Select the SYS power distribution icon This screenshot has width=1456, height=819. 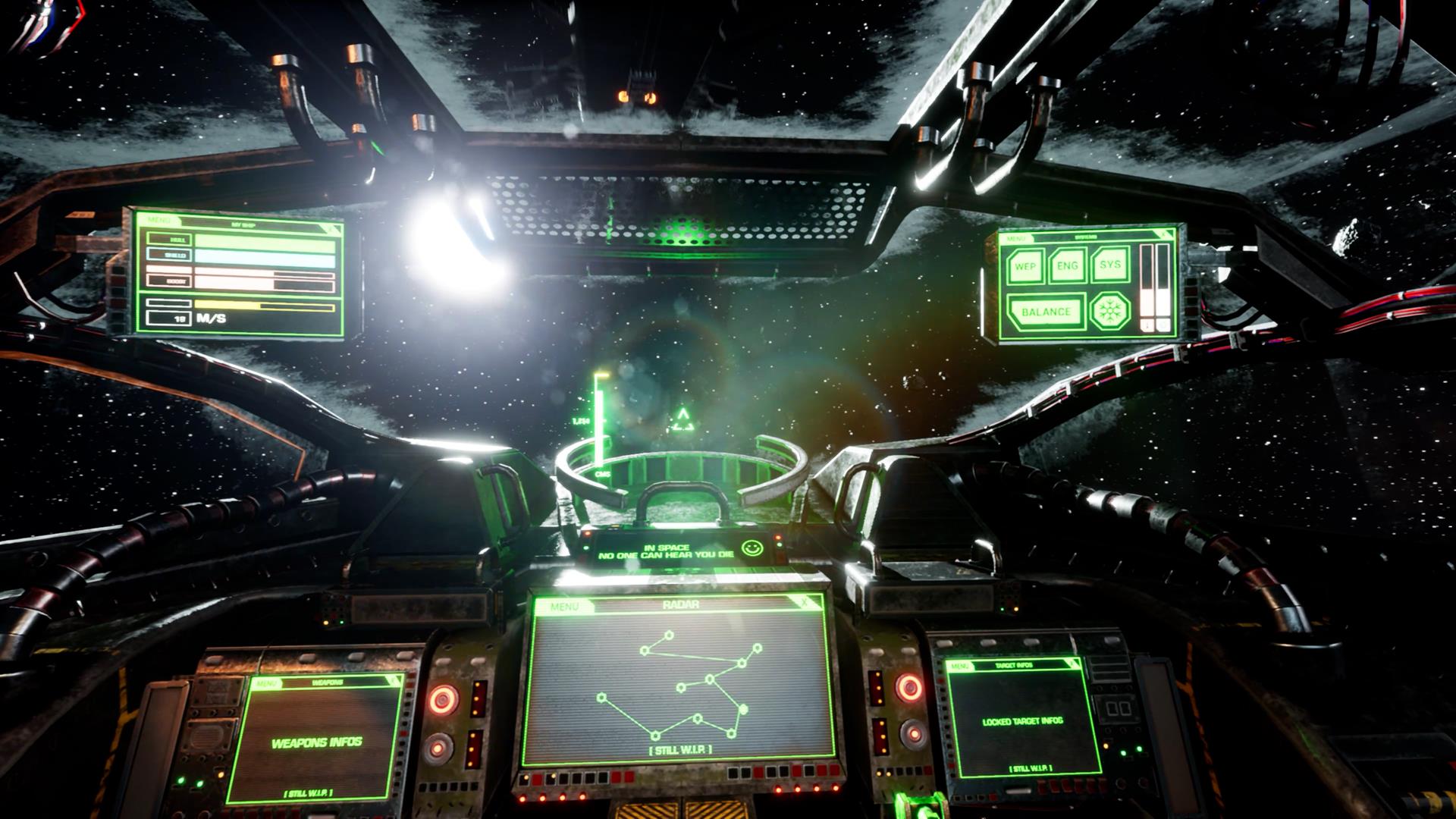(1110, 266)
